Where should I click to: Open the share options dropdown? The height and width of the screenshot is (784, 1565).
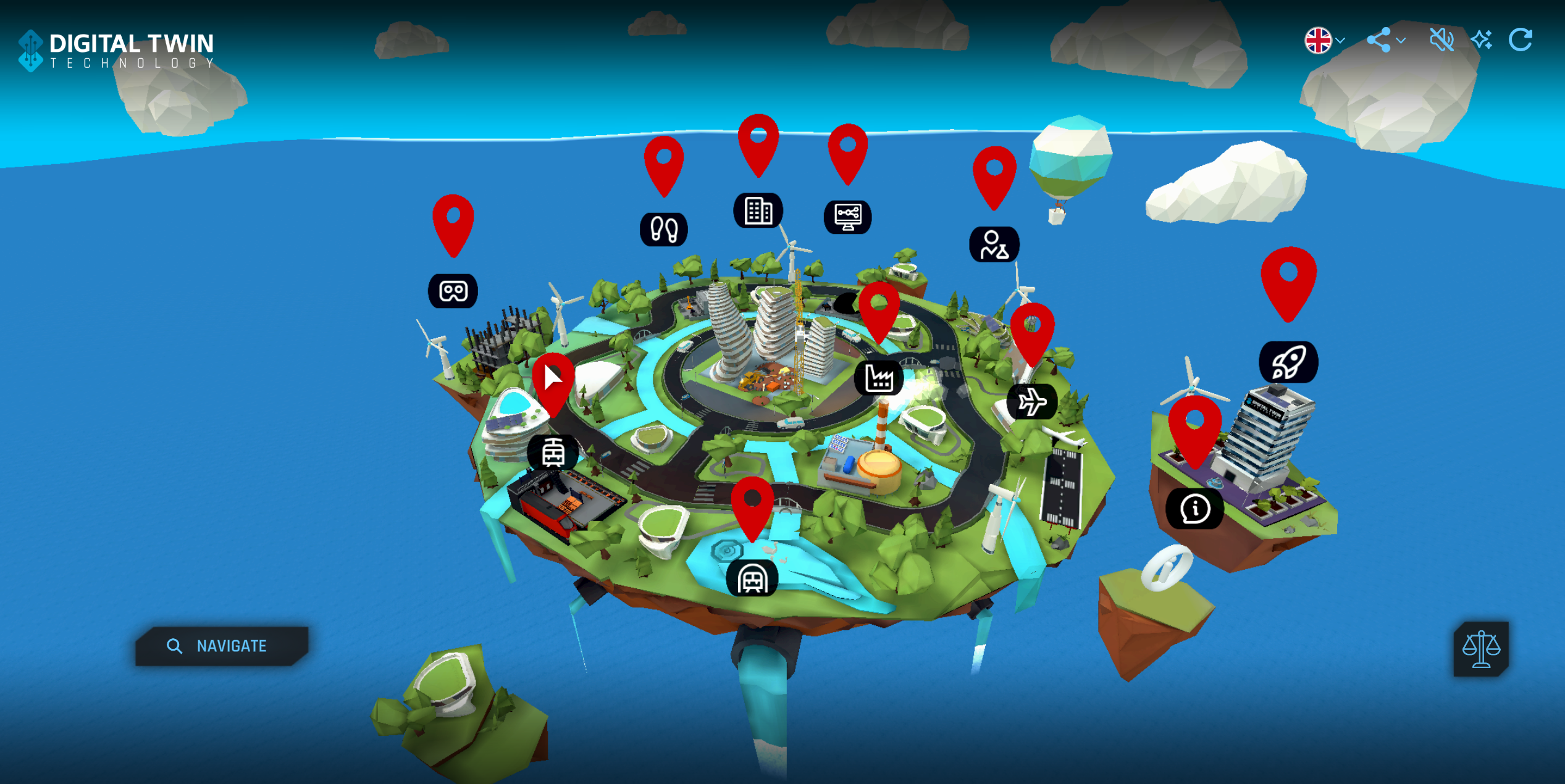point(1387,40)
